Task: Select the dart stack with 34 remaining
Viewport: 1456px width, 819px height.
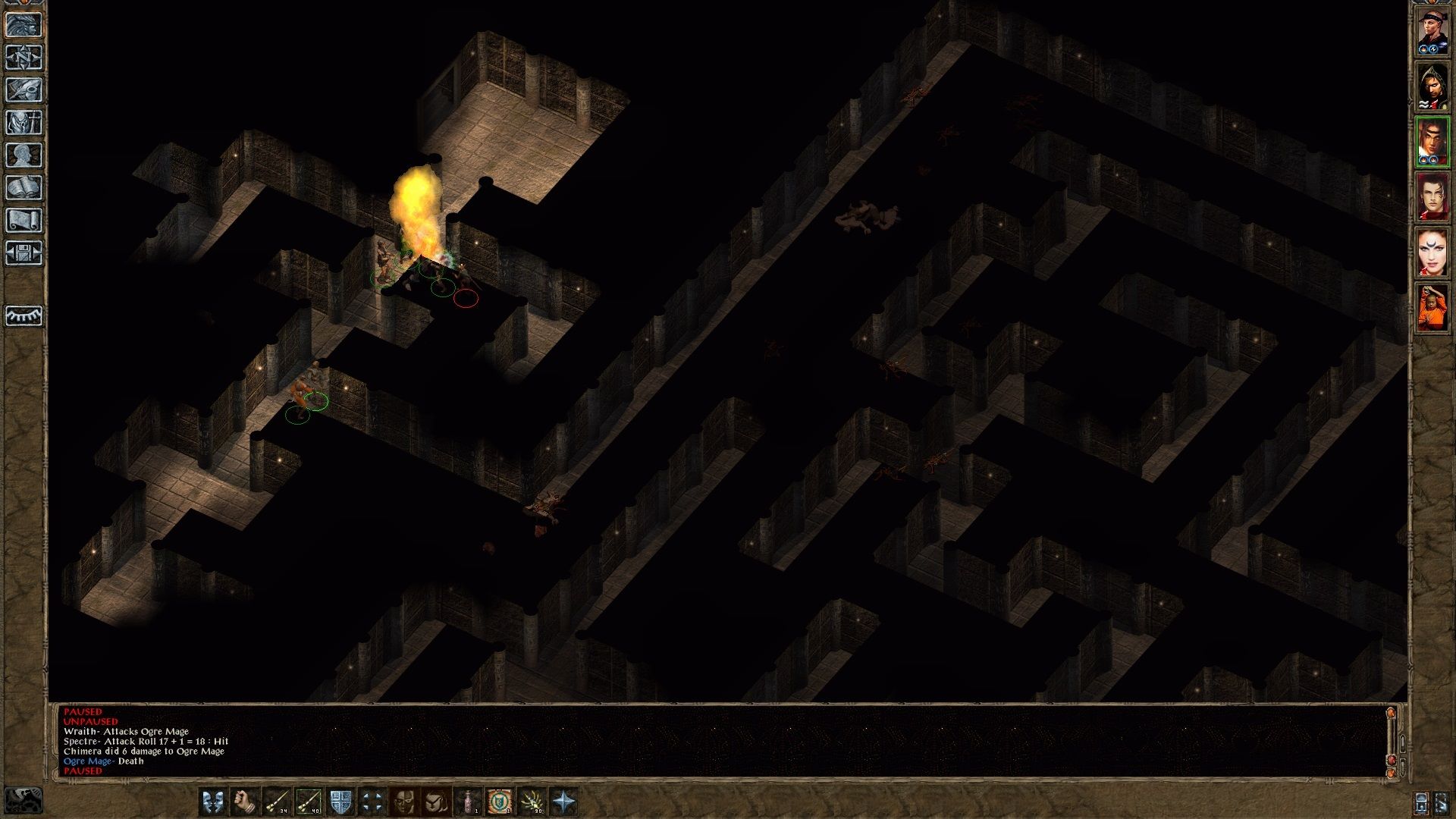Action: pyautogui.click(x=277, y=801)
